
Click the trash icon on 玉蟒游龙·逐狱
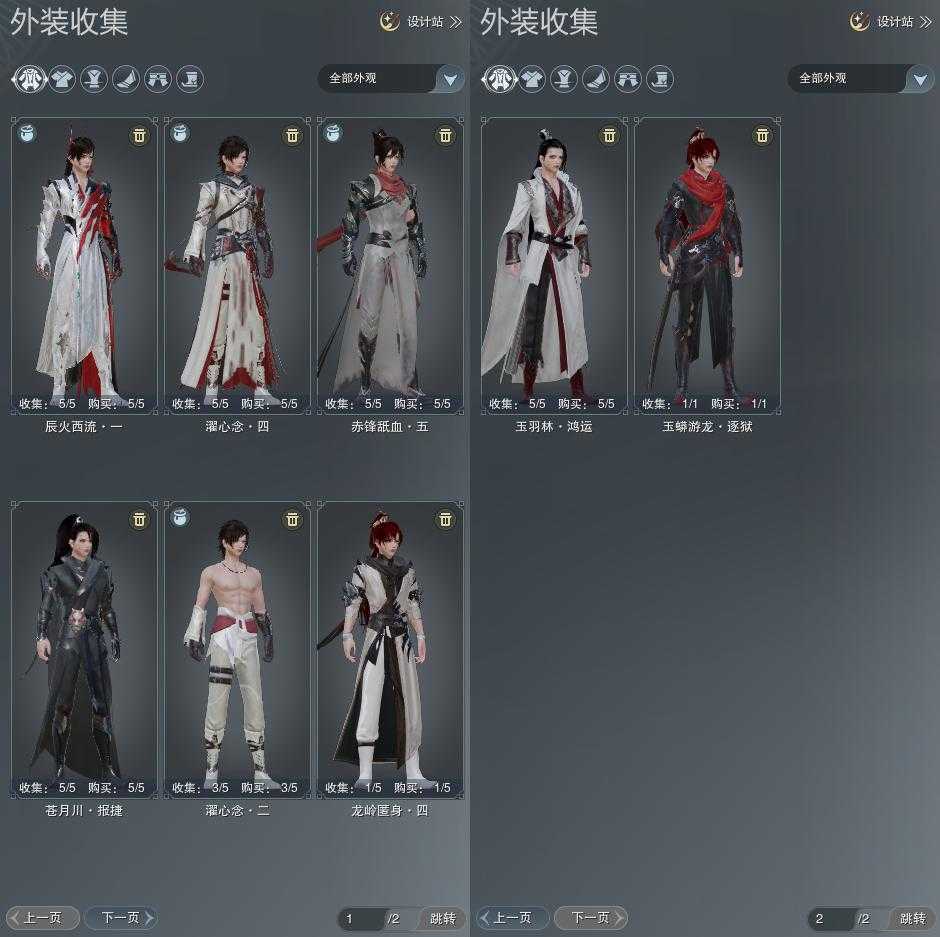click(x=762, y=135)
